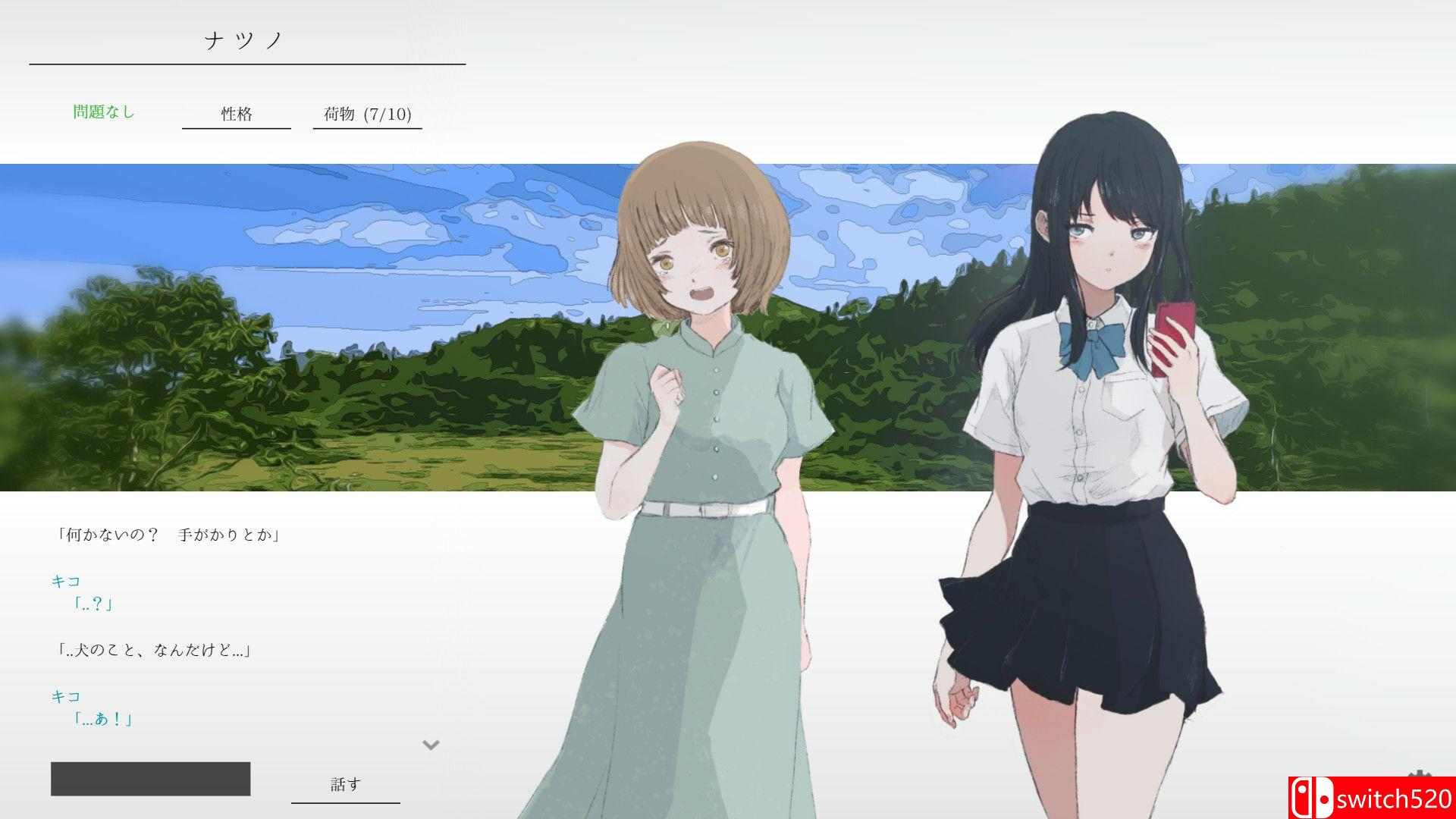
Task: Click the underline beneath the ナツノ heading
Action: (x=246, y=64)
